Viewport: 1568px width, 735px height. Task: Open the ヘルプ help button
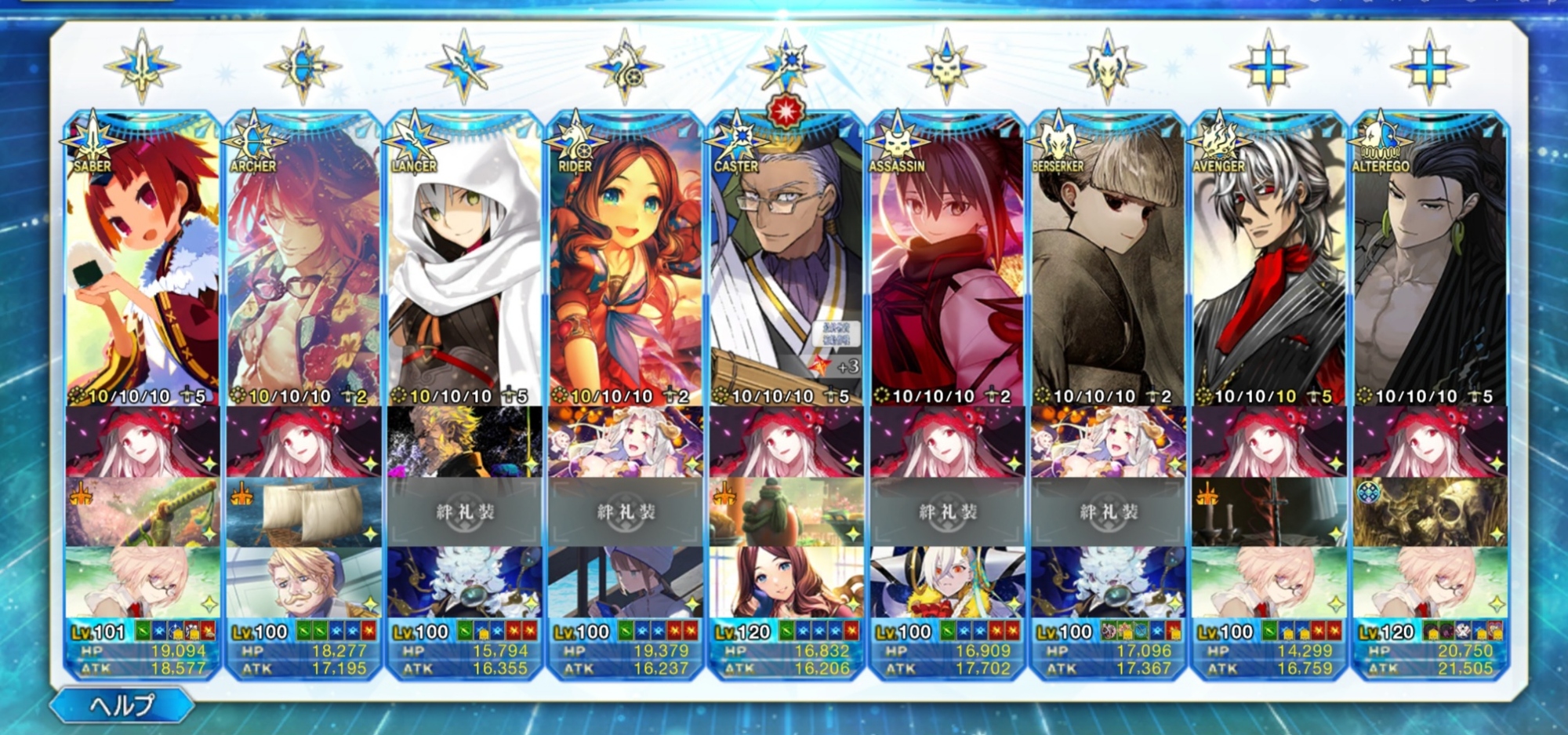pos(122,705)
